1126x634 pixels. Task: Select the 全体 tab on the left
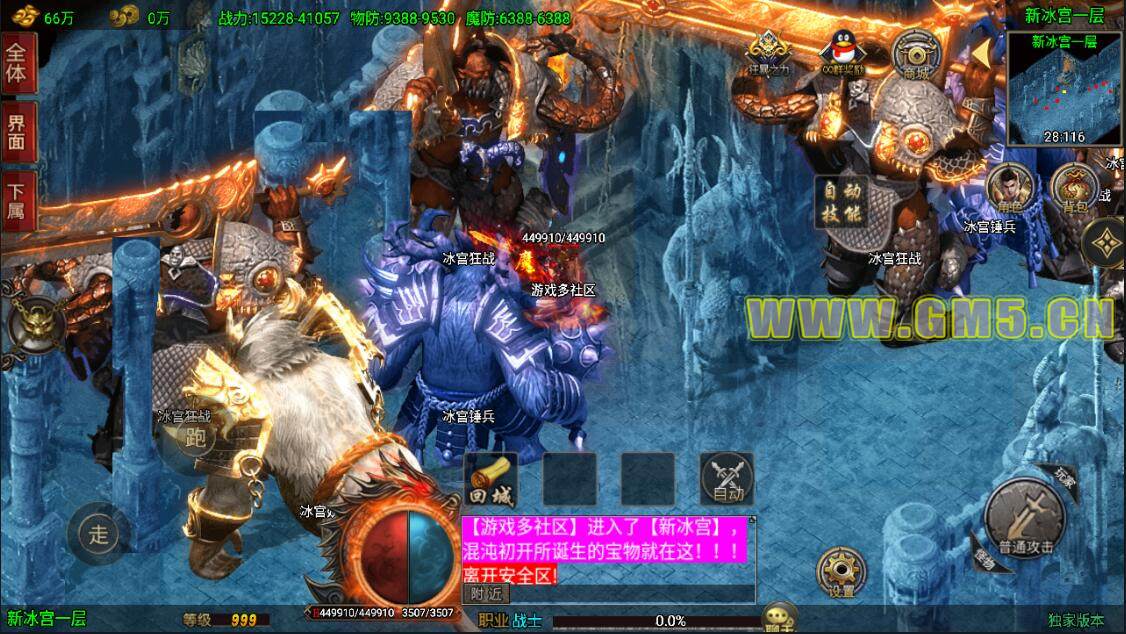(18, 62)
